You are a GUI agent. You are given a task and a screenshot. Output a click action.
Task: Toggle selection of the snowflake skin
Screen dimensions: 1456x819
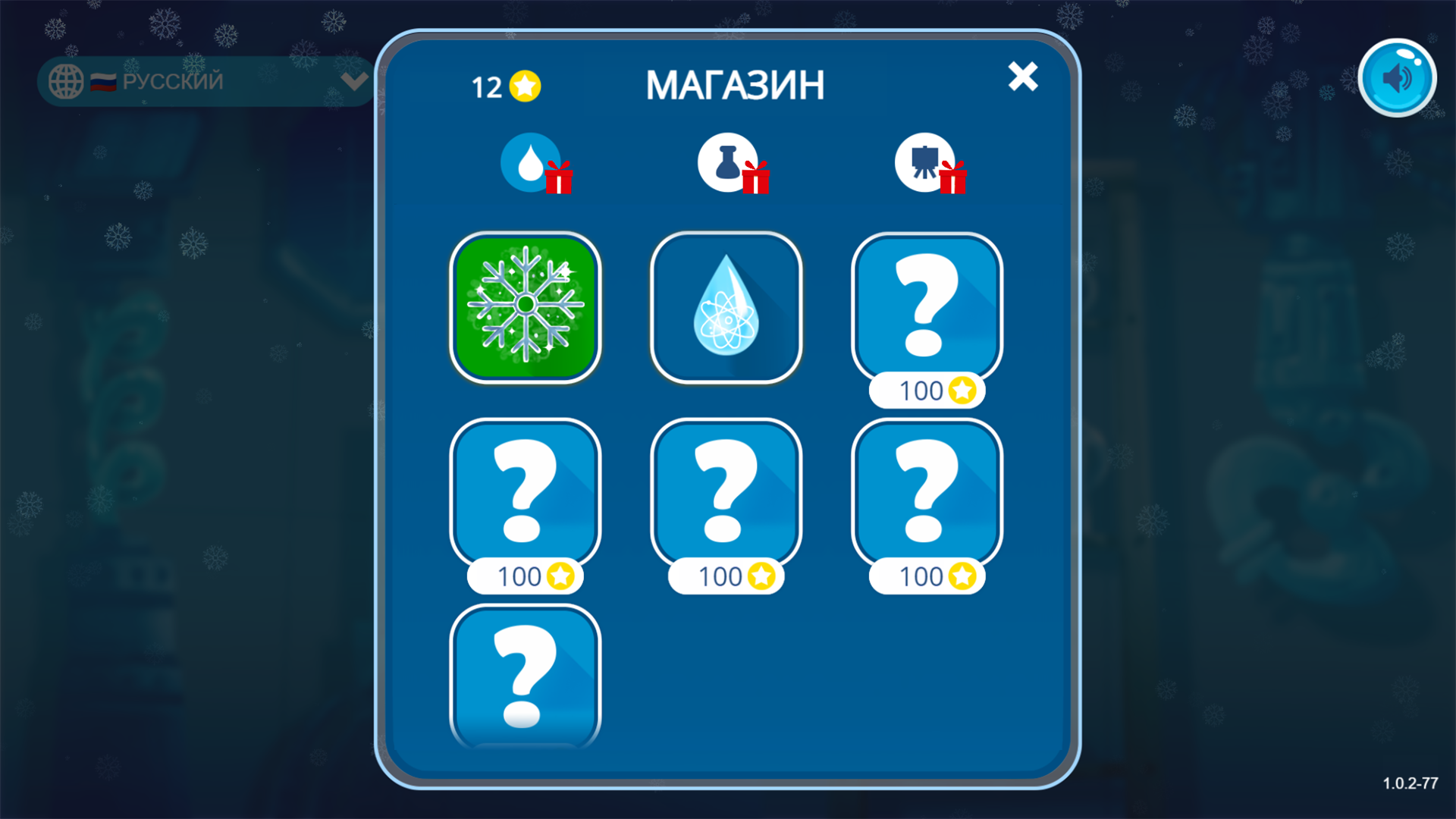coord(526,308)
